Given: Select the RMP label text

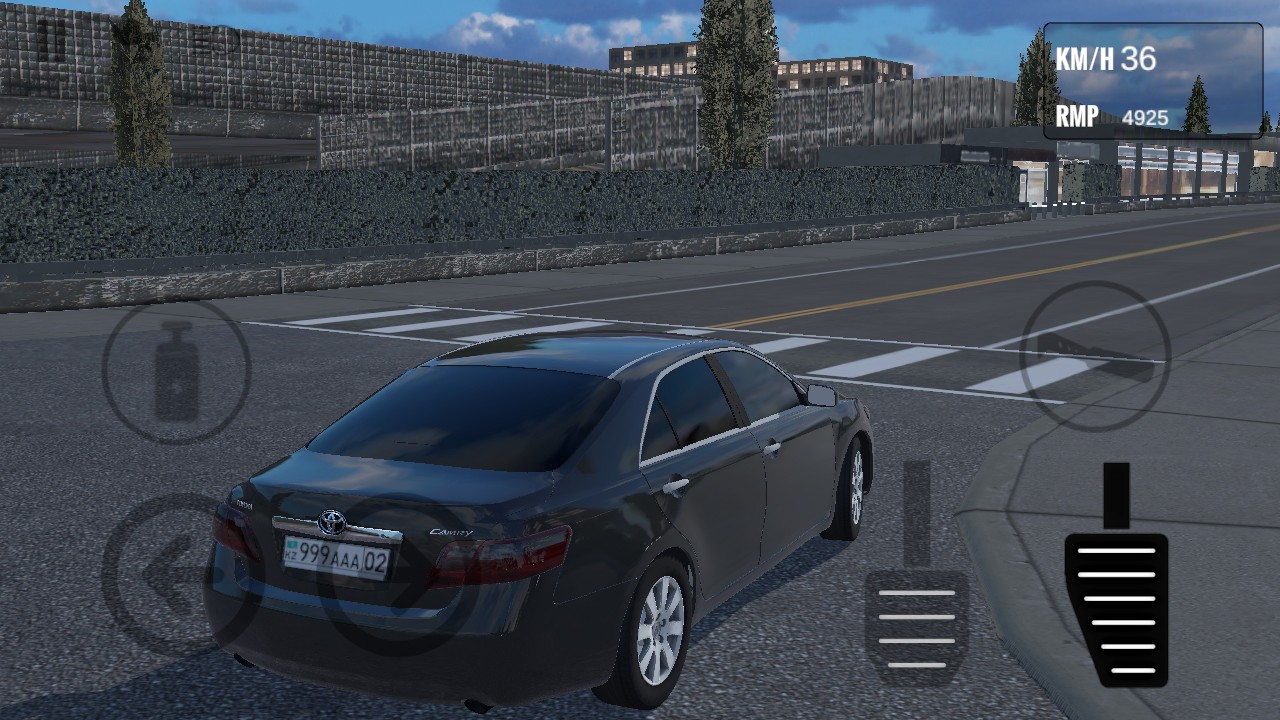Looking at the screenshot, I should (1078, 117).
